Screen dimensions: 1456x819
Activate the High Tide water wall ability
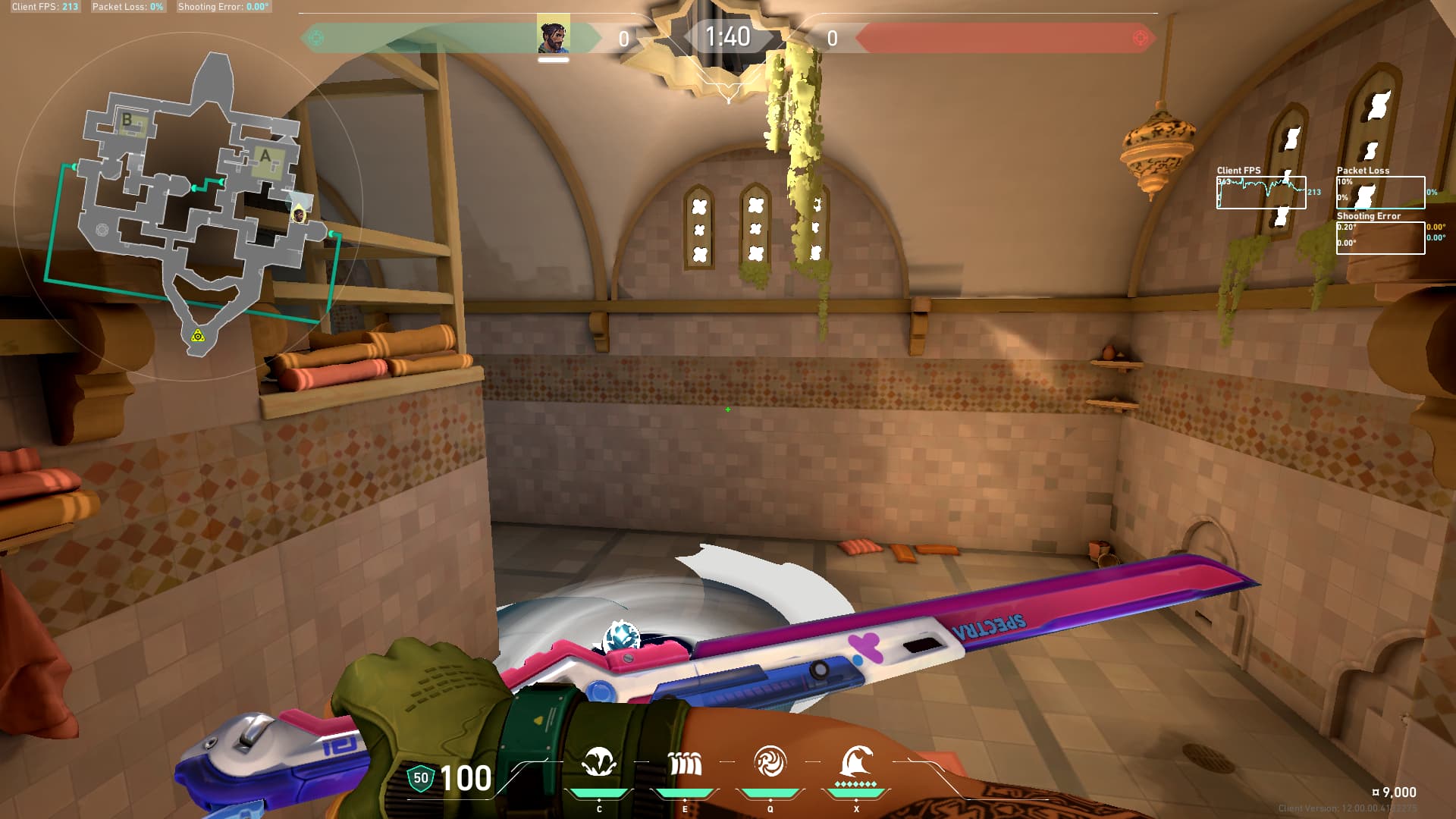coord(685,763)
